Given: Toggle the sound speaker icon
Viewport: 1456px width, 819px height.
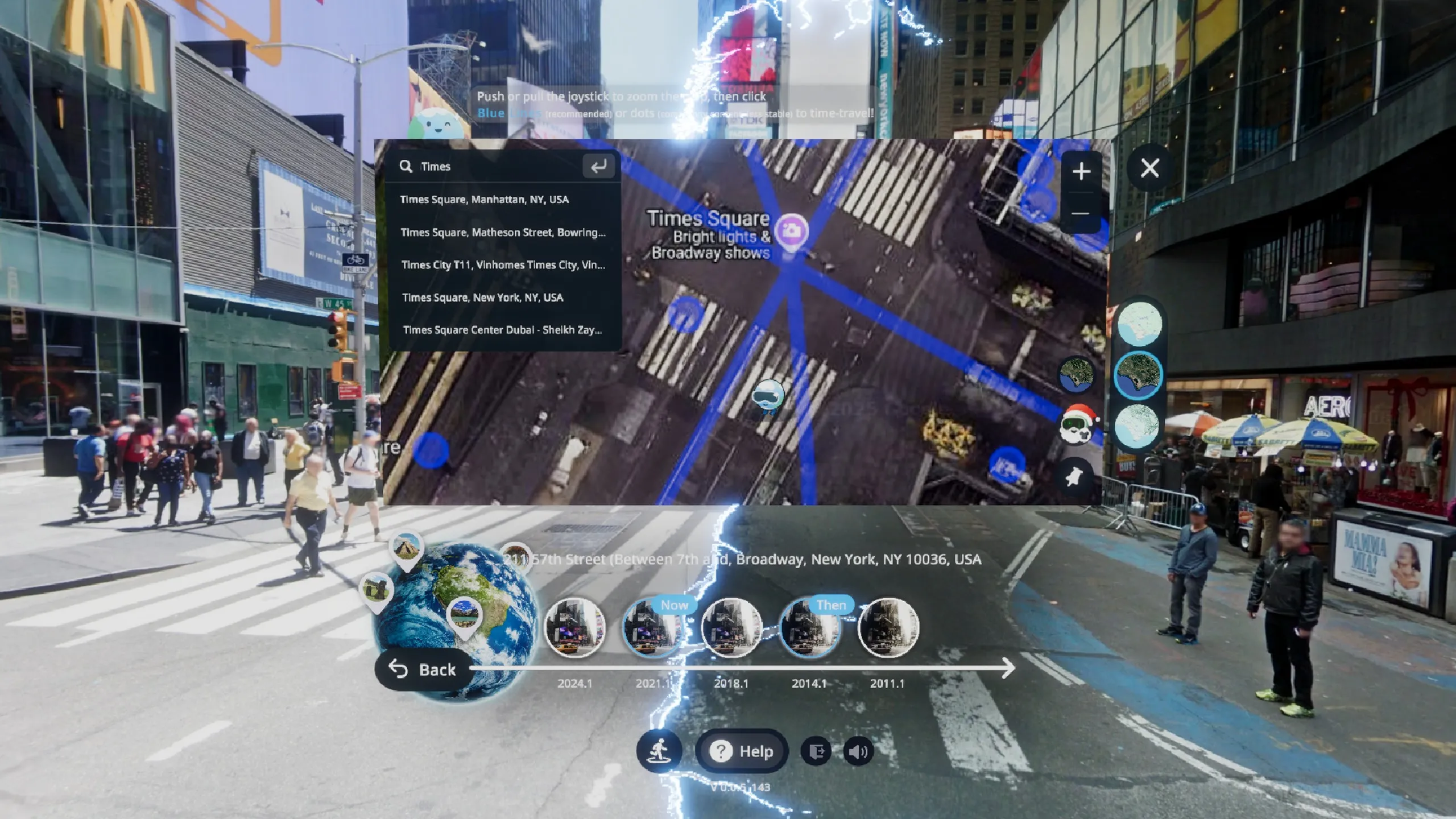Looking at the screenshot, I should [858, 752].
